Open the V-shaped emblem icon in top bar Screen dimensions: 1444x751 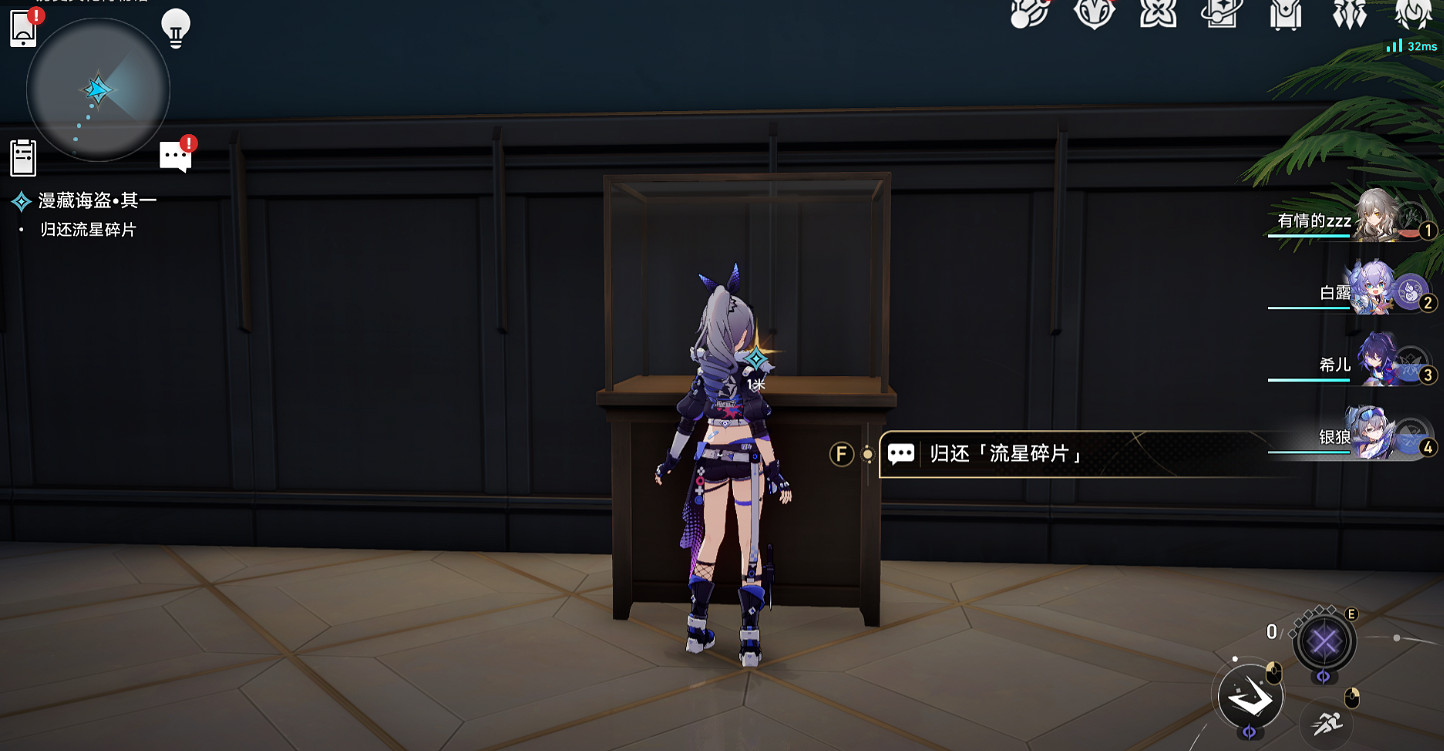(1095, 15)
